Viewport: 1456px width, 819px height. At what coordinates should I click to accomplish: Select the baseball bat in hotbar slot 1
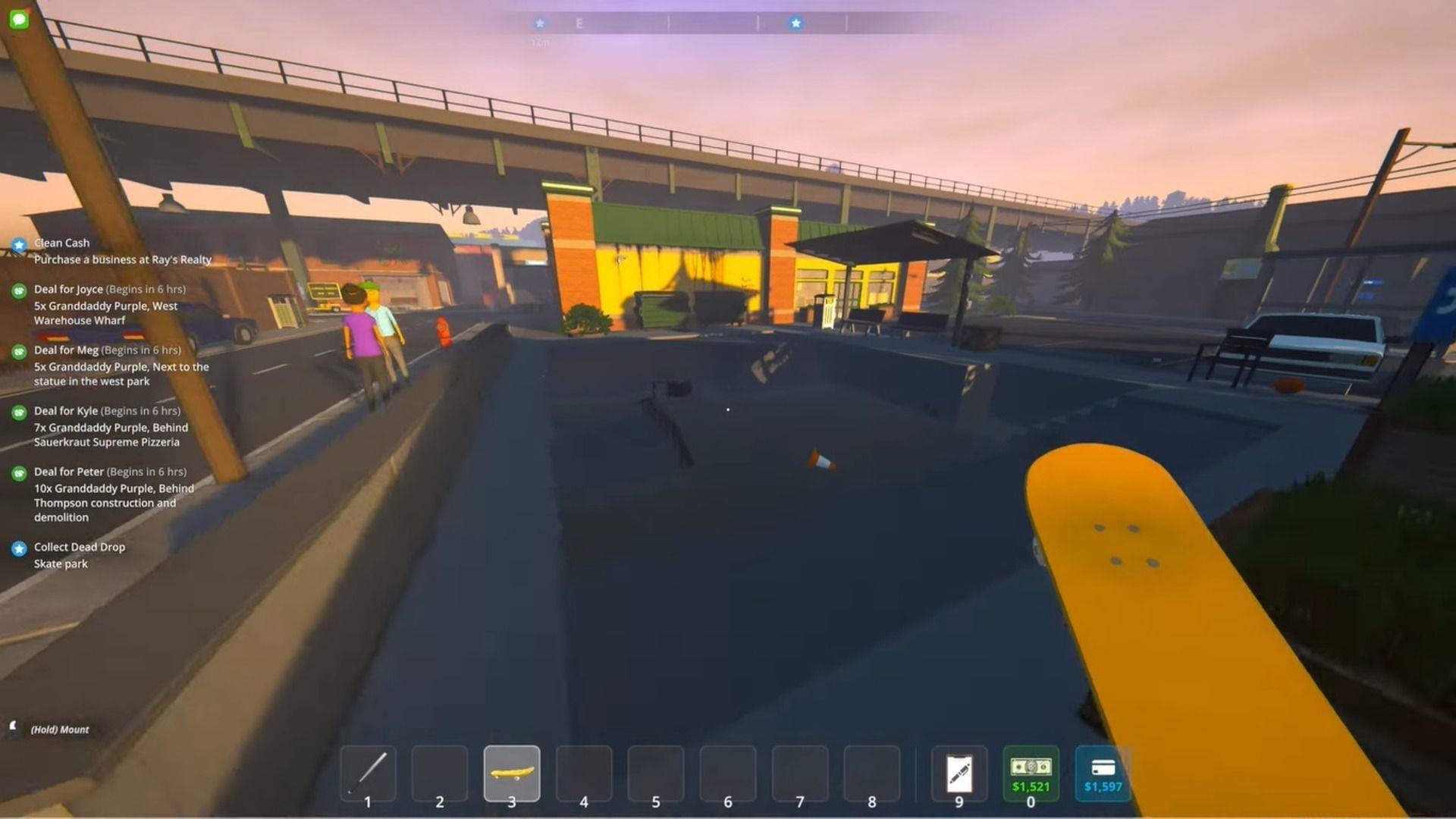coord(366,772)
